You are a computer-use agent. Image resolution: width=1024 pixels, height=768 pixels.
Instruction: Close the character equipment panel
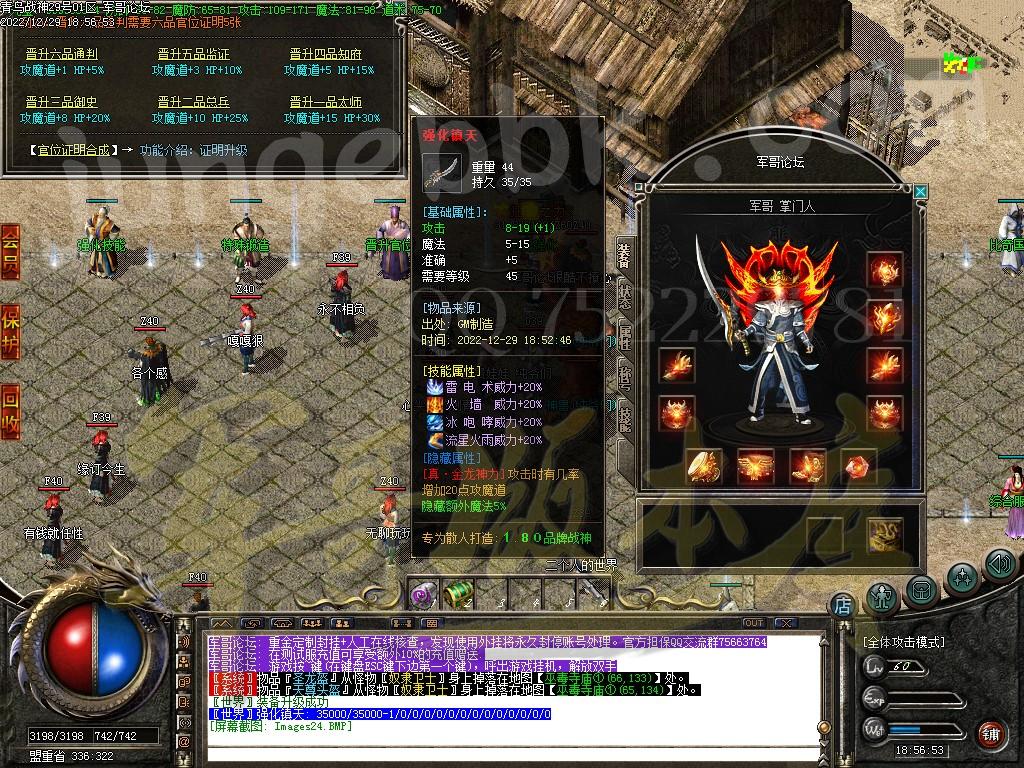tap(921, 191)
